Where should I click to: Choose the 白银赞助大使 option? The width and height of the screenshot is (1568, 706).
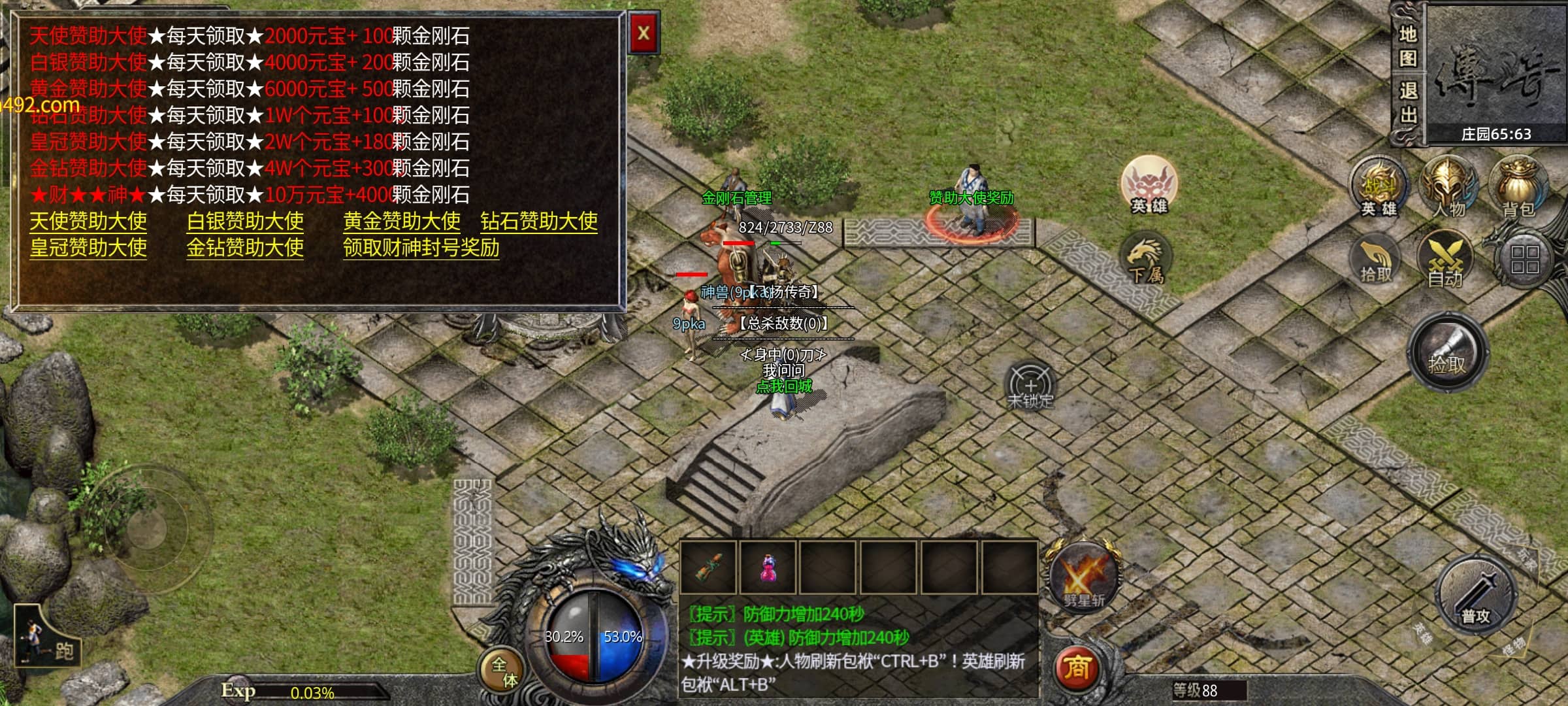point(245,222)
